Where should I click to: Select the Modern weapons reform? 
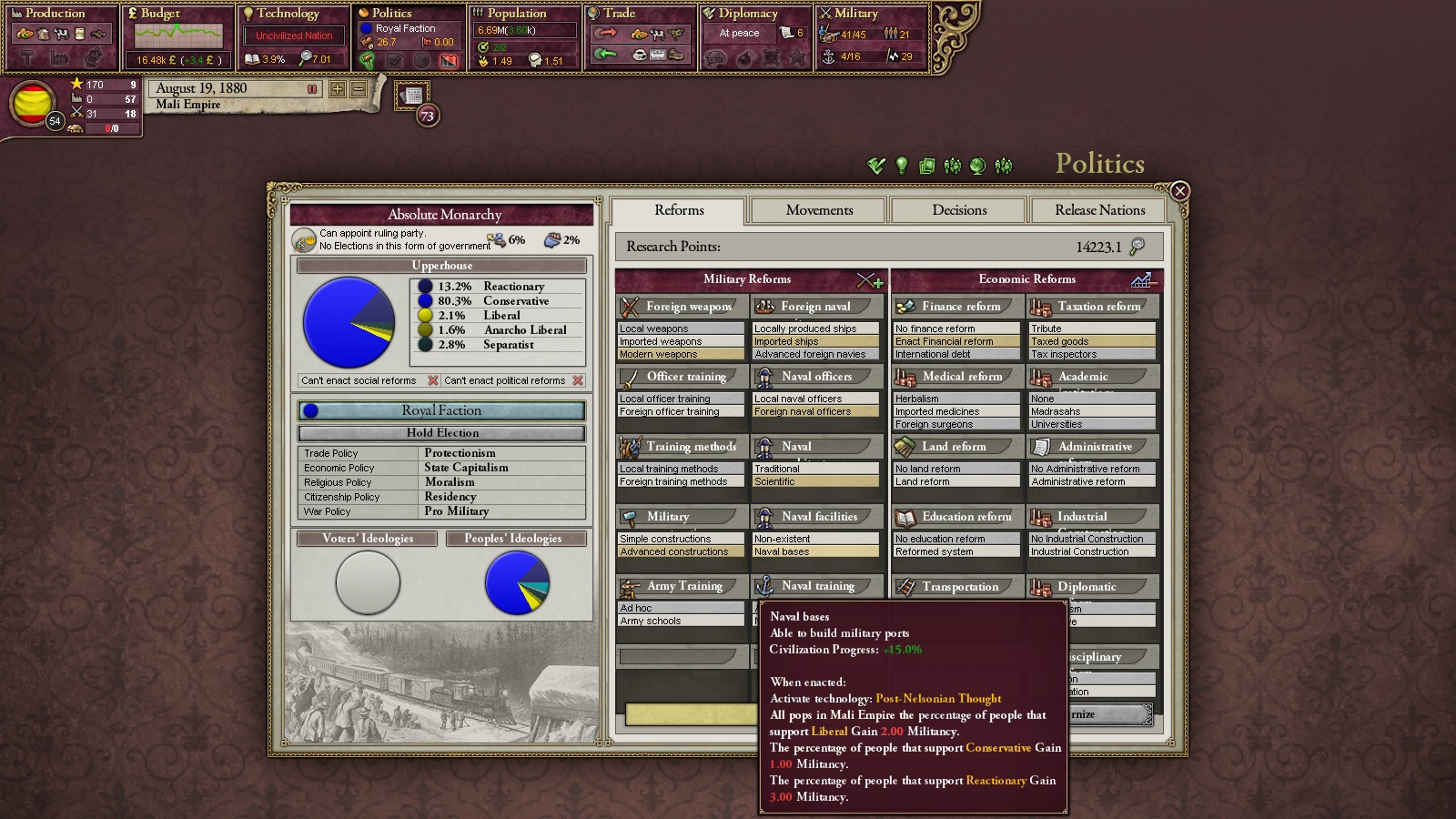[681, 354]
